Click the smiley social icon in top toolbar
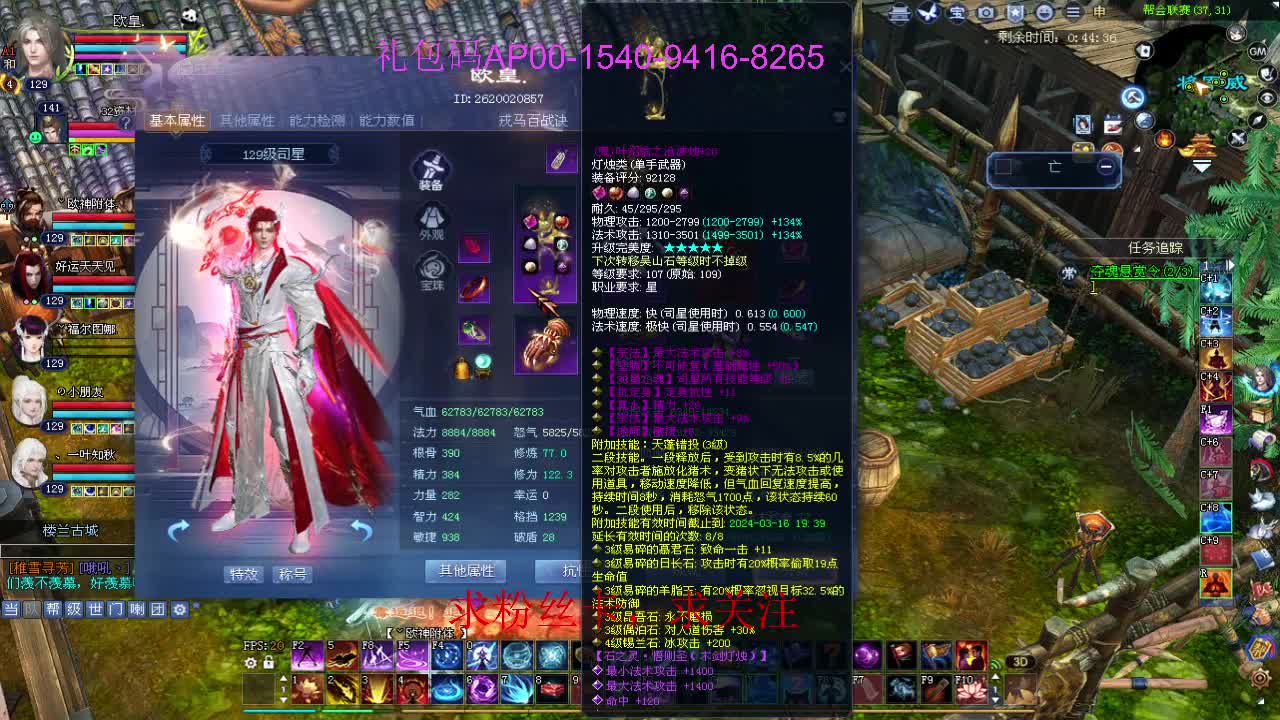 tap(1046, 13)
